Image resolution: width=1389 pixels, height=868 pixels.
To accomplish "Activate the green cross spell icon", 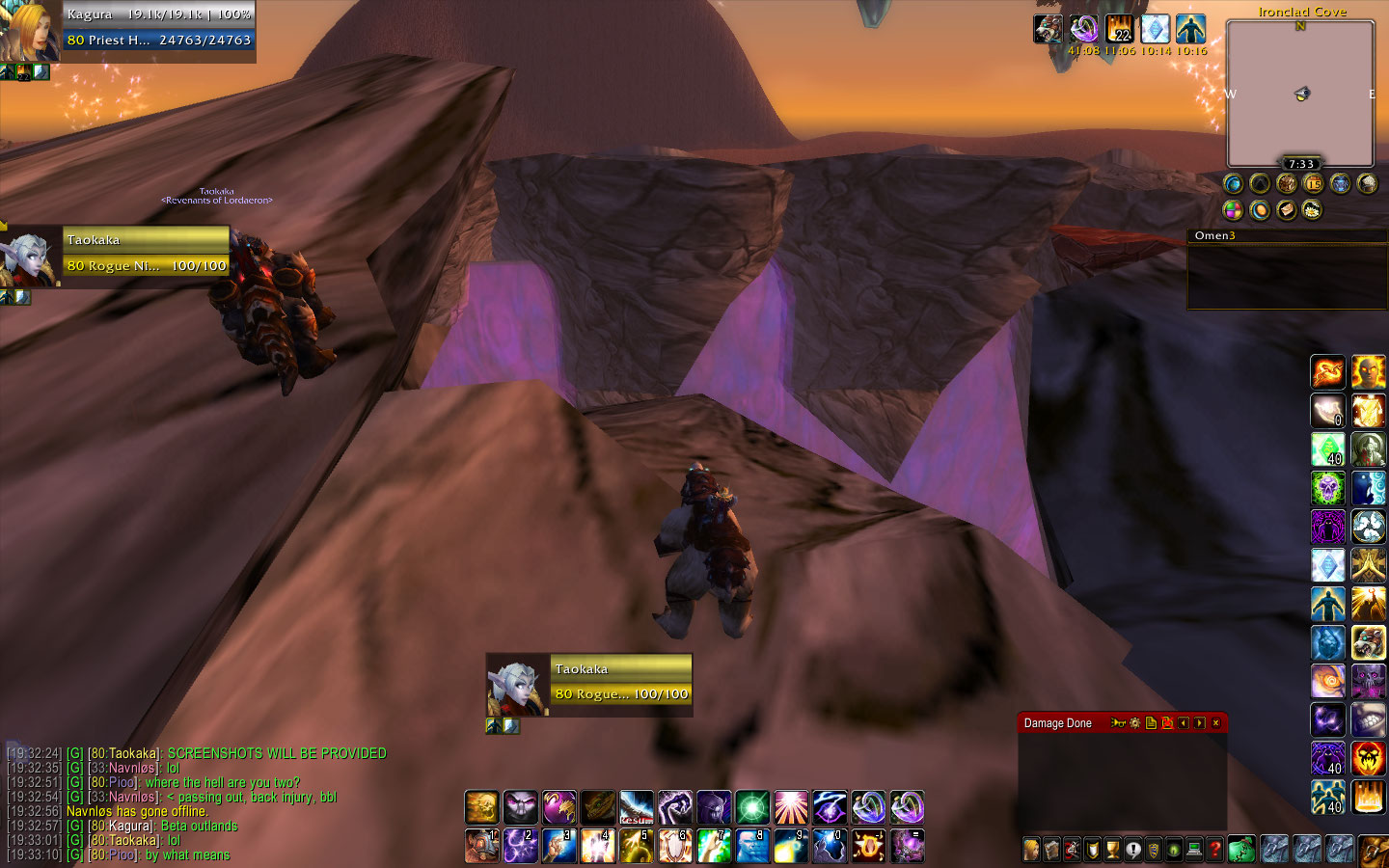I will point(751,807).
